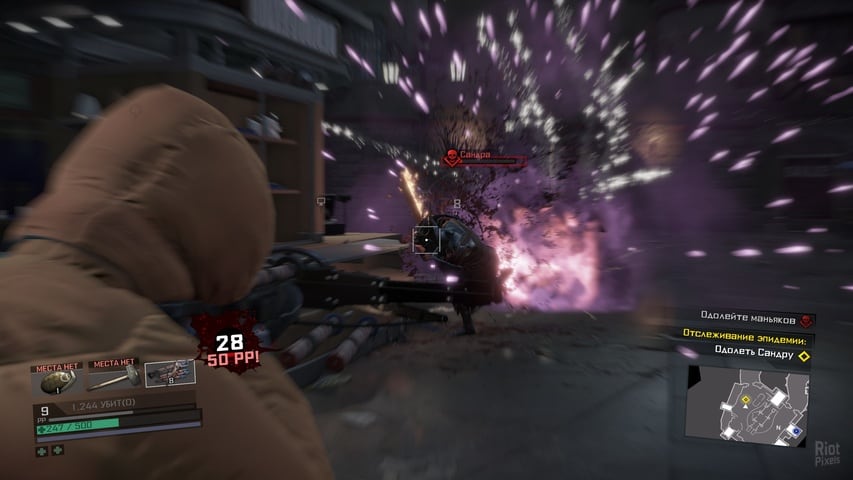
Task: Click the blue circle marker on minimap
Action: click(795, 431)
